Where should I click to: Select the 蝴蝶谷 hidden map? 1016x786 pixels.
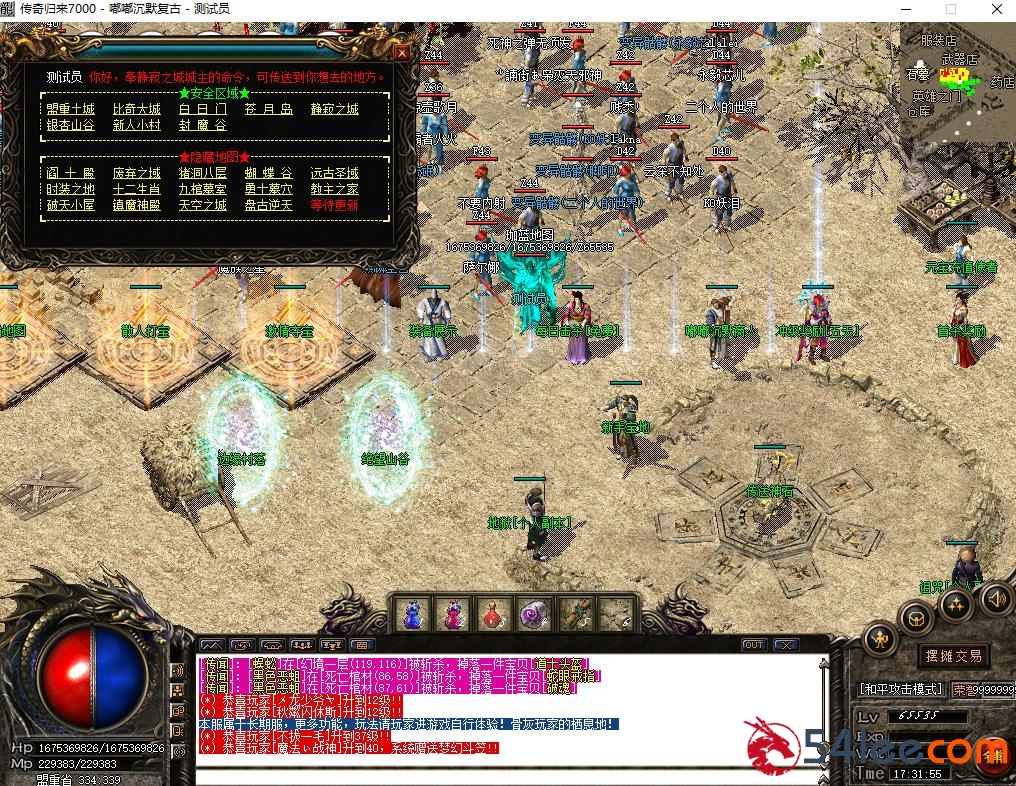pyautogui.click(x=268, y=173)
